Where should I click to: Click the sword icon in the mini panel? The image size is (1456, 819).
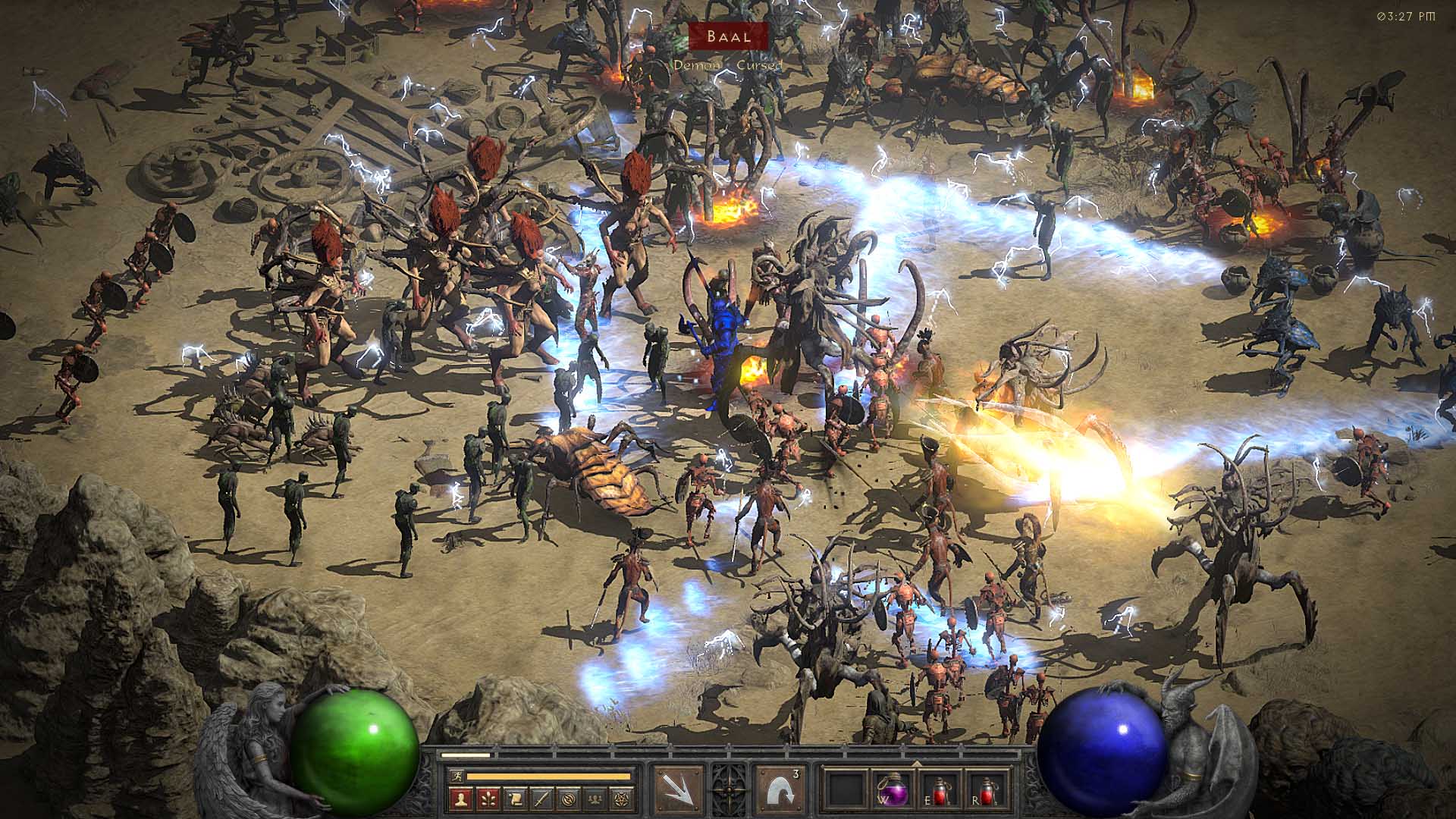click(x=541, y=798)
